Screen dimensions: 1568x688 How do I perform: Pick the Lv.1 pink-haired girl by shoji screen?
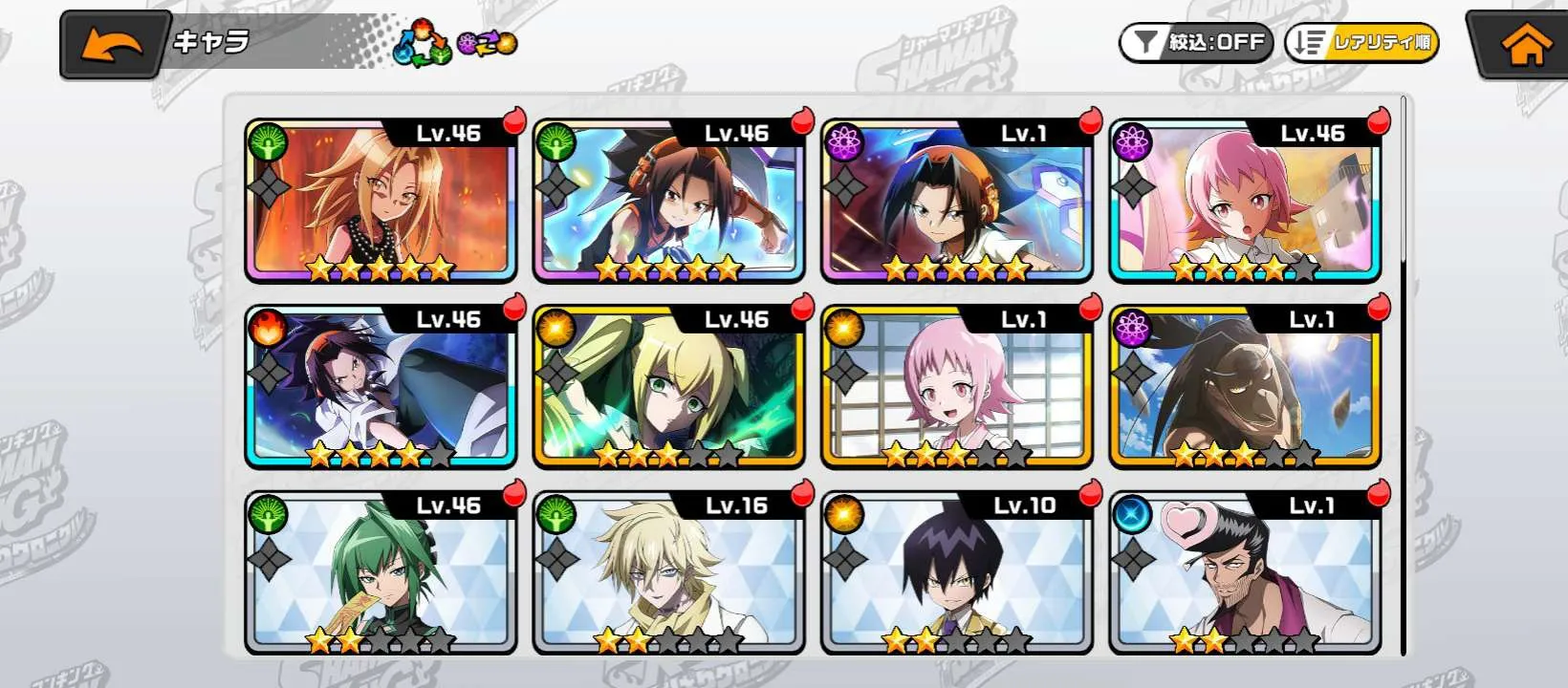coord(957,388)
